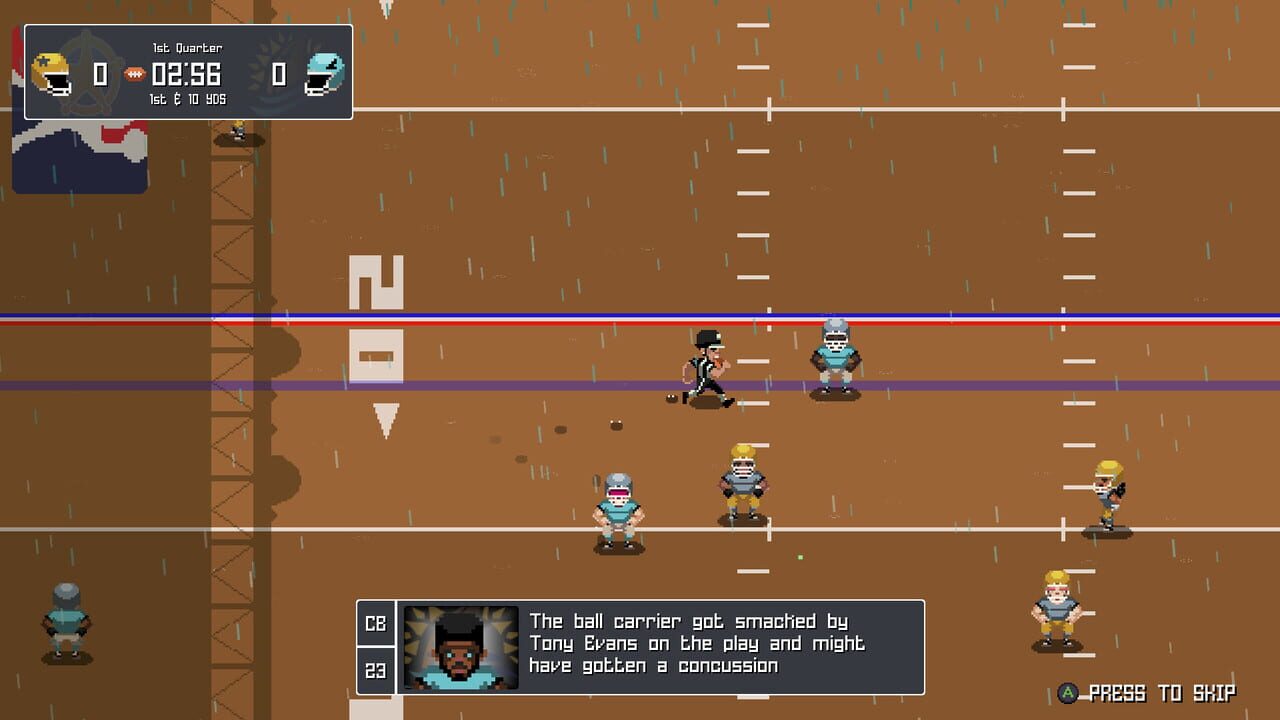This screenshot has height=720, width=1280.
Task: Select the teal helmet team icon
Action: pos(325,74)
